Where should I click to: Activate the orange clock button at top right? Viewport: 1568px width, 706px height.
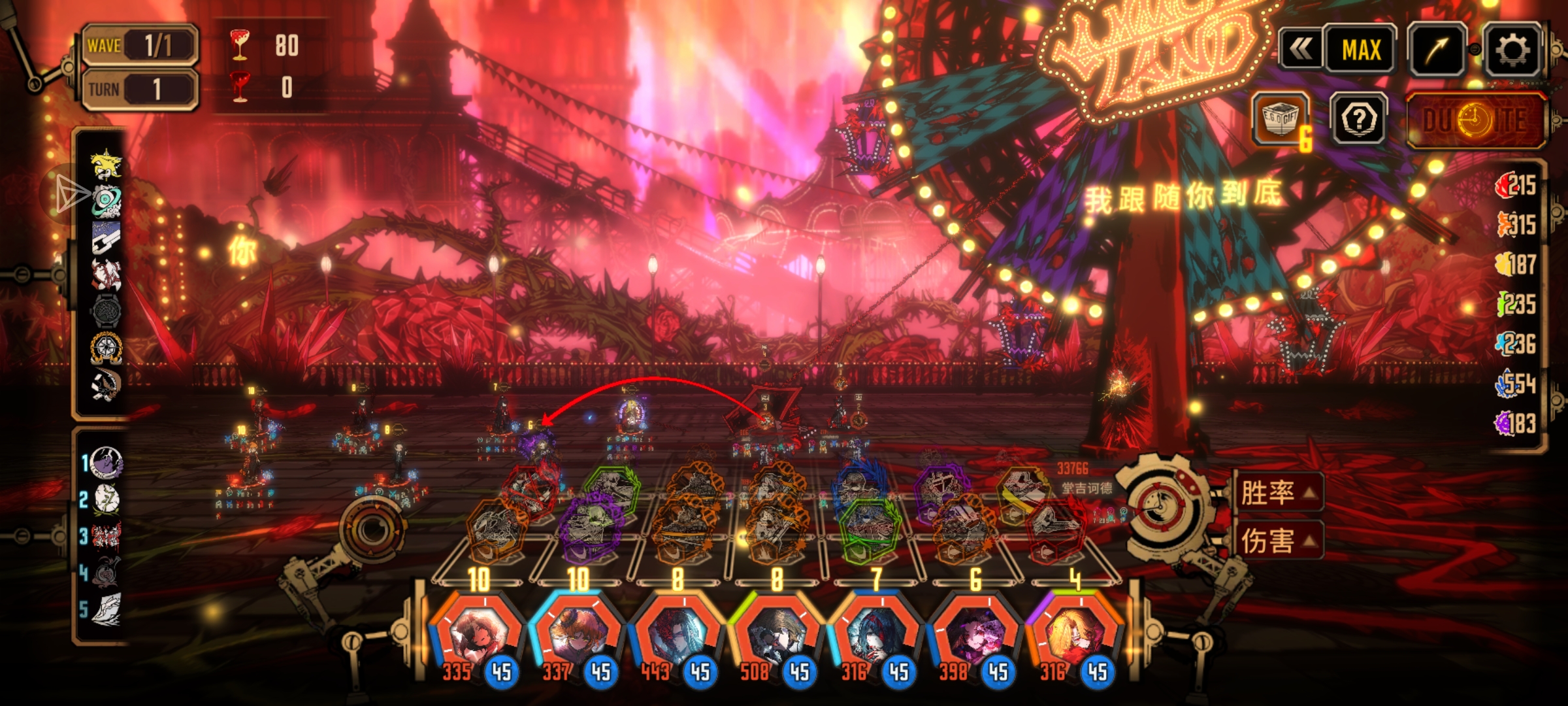click(x=1476, y=121)
